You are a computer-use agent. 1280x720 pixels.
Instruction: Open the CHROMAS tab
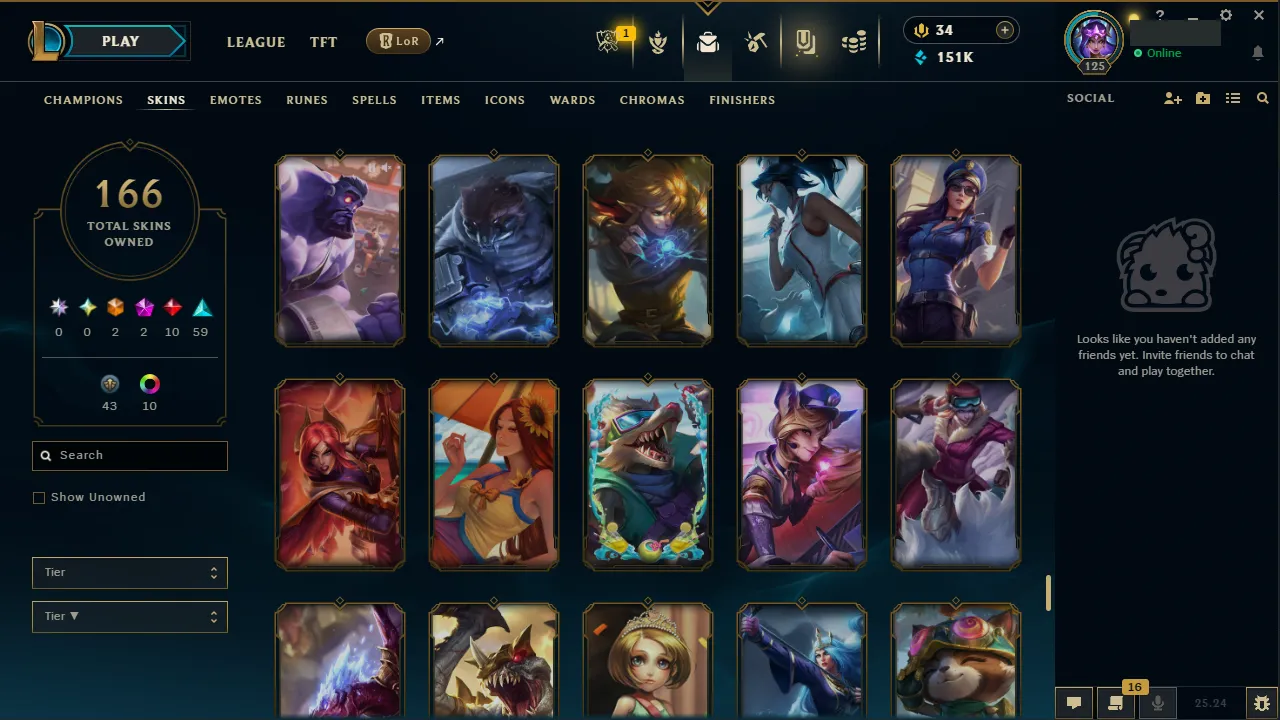(x=652, y=100)
